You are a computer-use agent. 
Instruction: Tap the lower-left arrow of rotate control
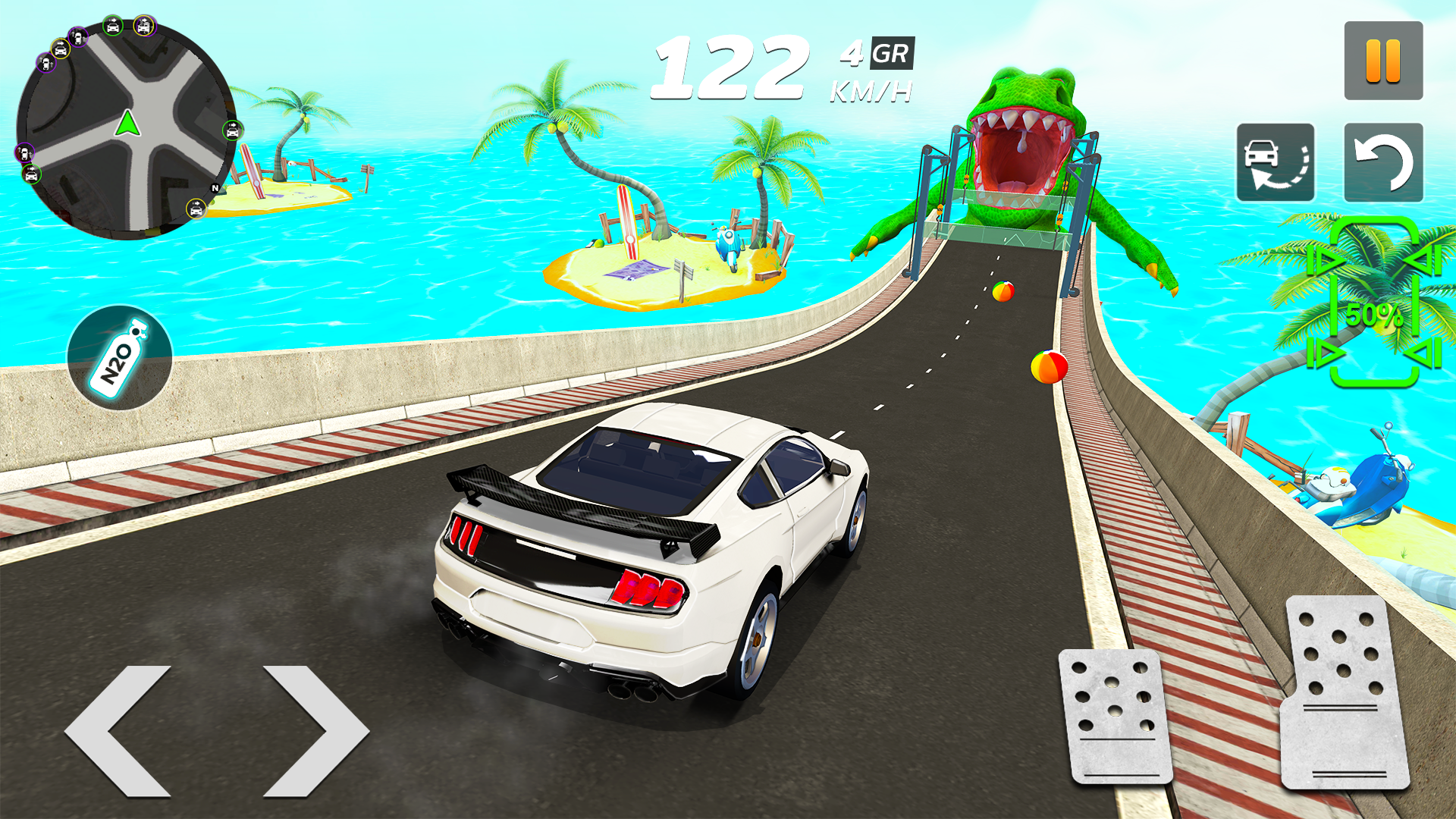coord(1329,351)
